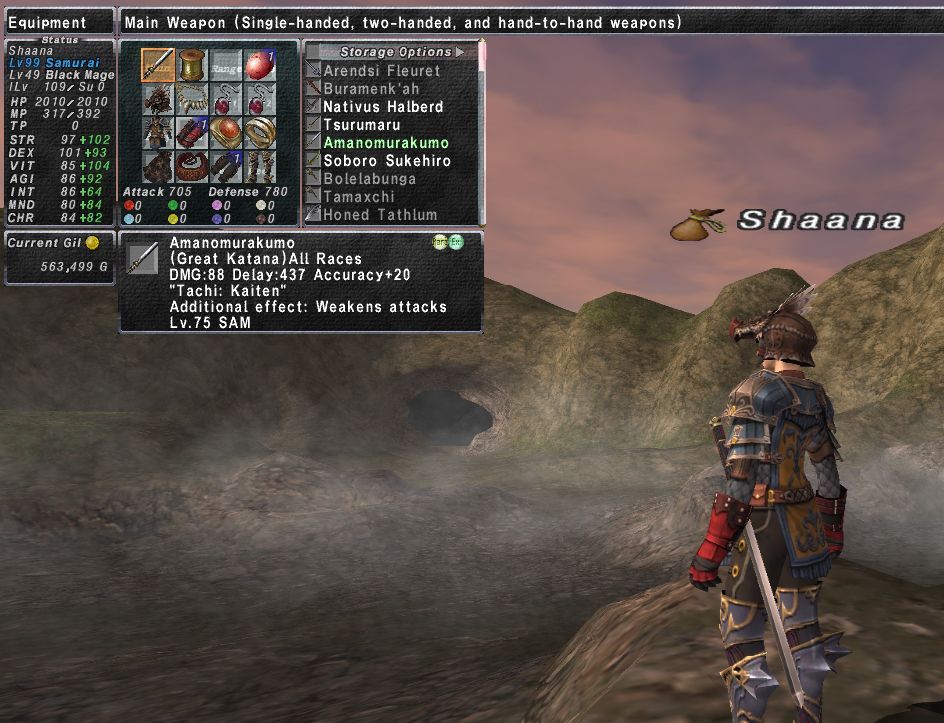This screenshot has width=944, height=723.
Task: Select the boots feet slot
Action: pyautogui.click(x=260, y=166)
